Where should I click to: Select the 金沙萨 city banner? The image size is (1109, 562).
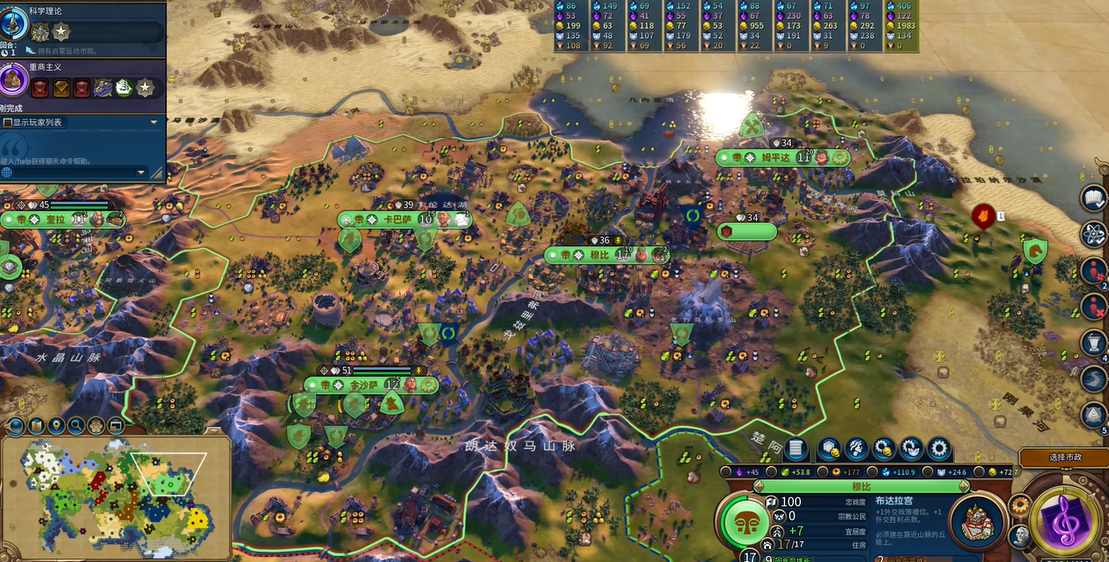(x=371, y=385)
